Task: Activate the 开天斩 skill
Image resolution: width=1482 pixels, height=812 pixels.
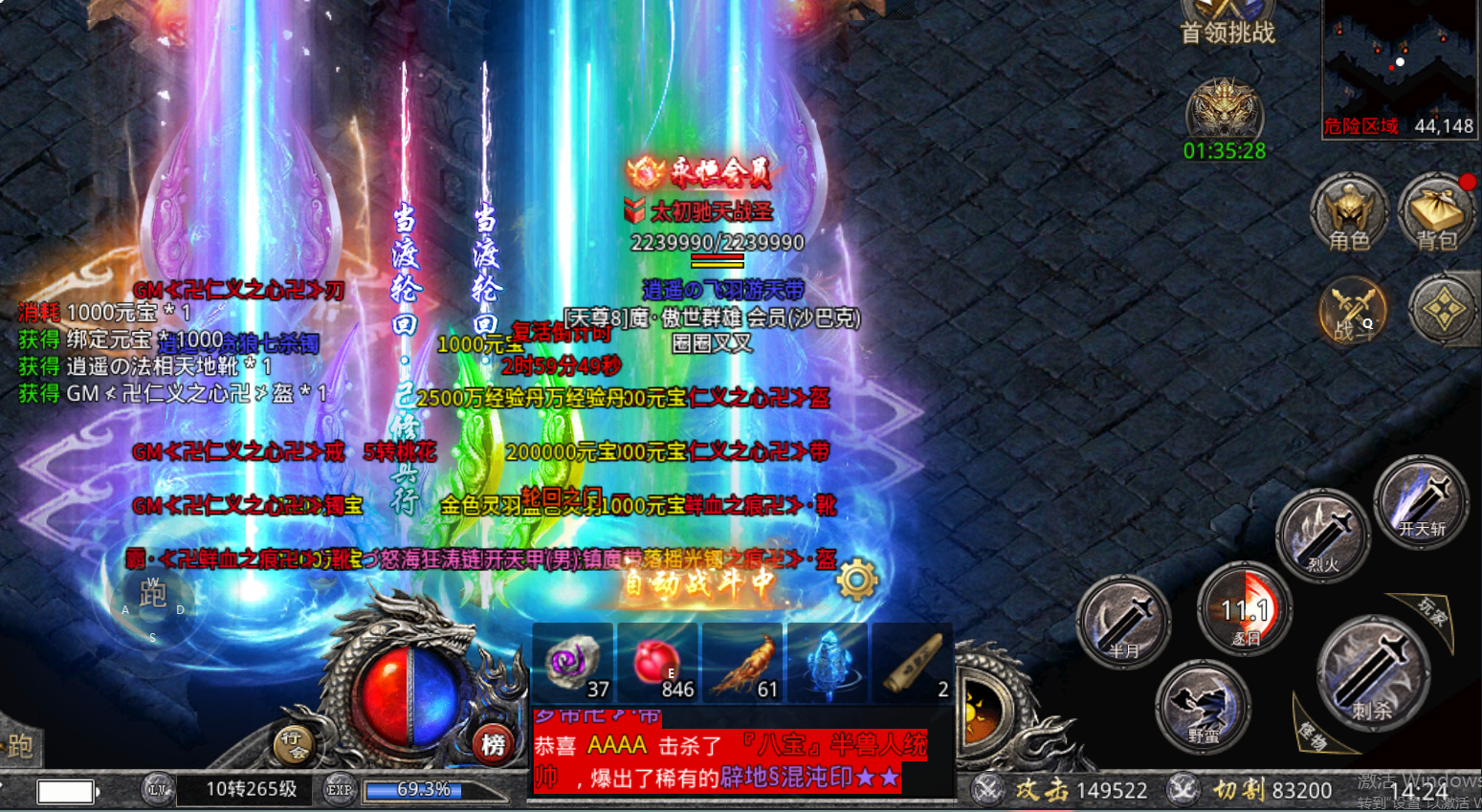Action: 1421,501
